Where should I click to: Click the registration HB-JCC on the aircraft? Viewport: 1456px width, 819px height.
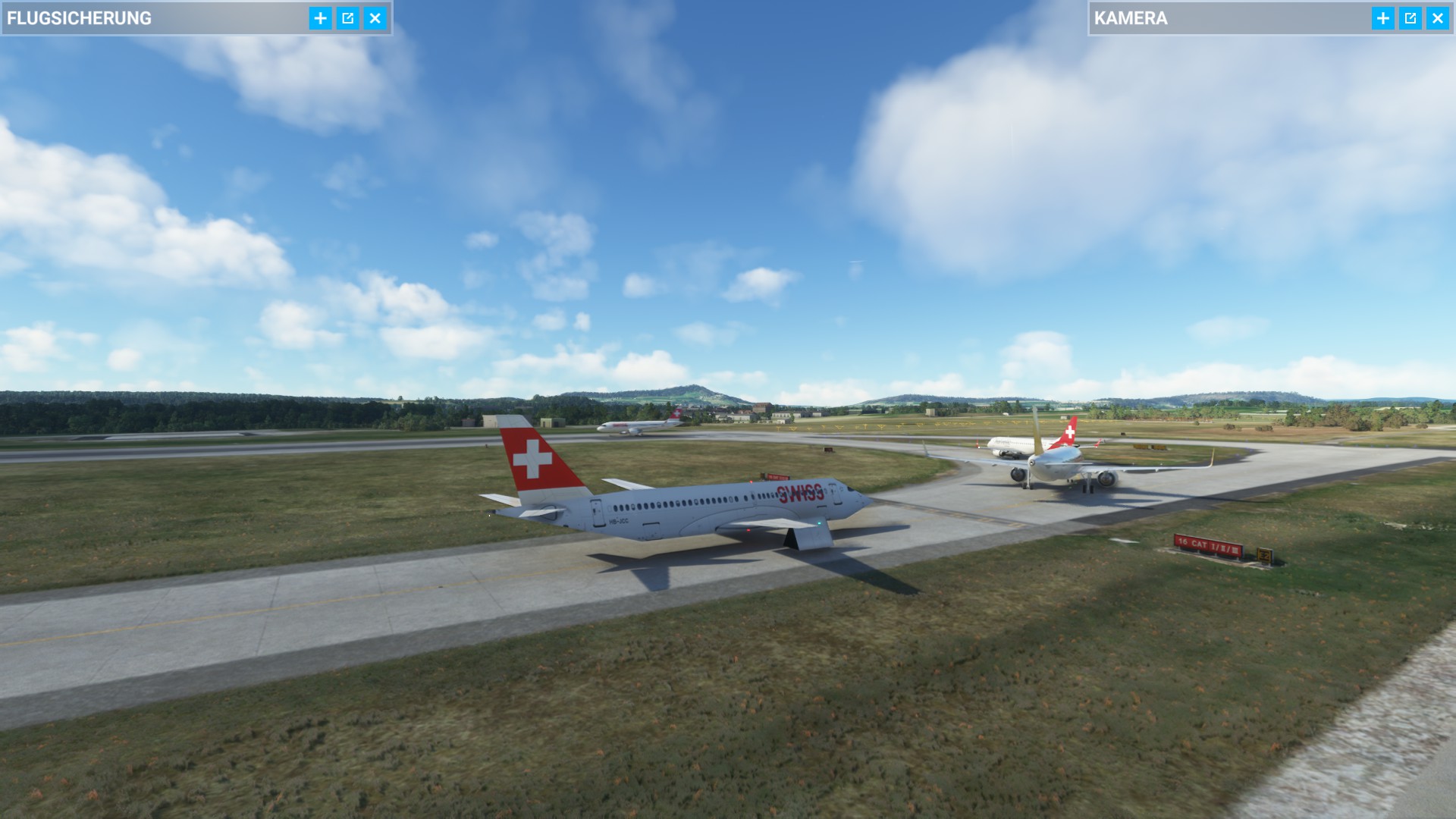coord(619,521)
